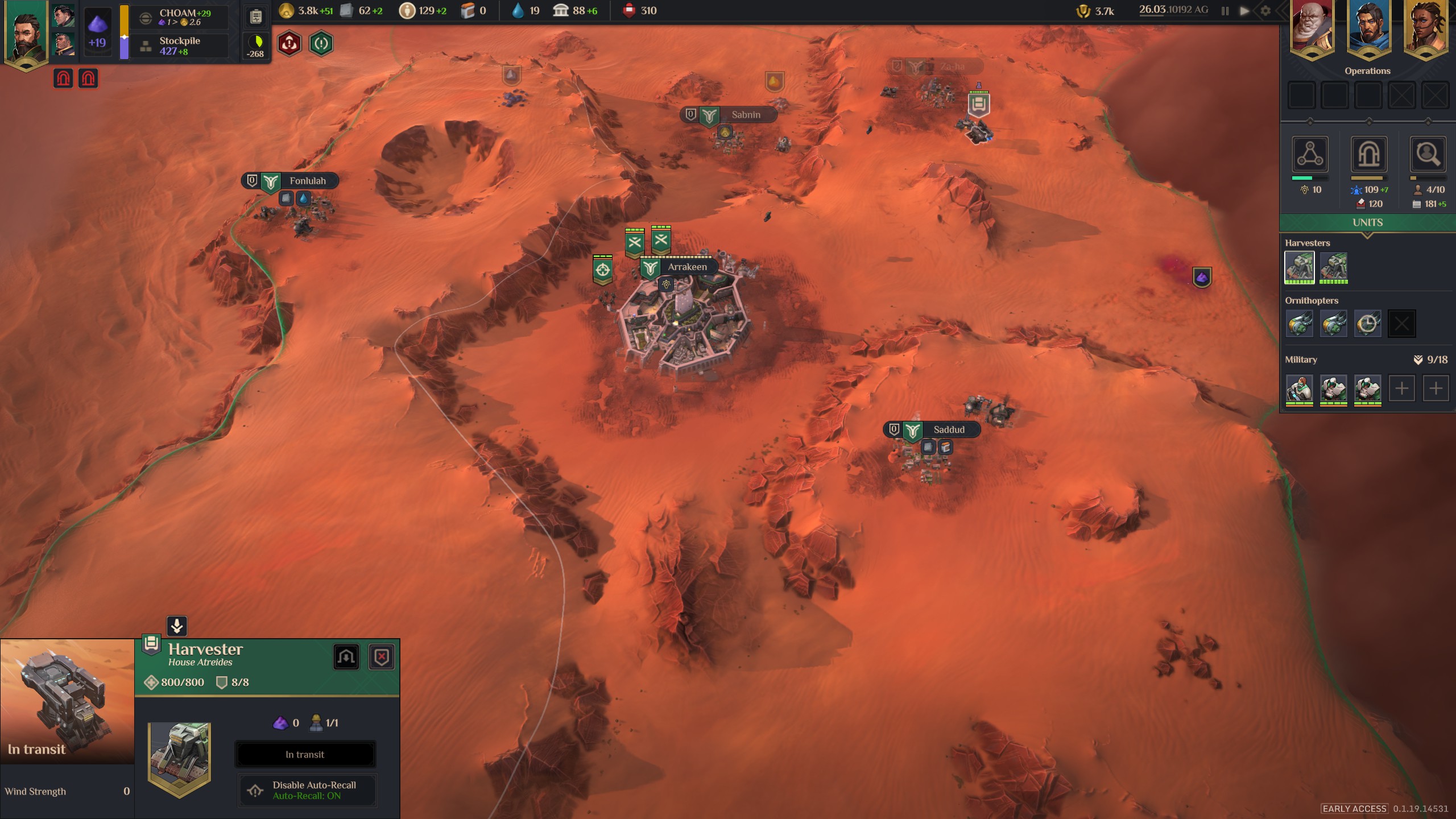Select the blue-robed bearded faction leader portrait
The width and height of the screenshot is (1456, 819).
click(1369, 28)
